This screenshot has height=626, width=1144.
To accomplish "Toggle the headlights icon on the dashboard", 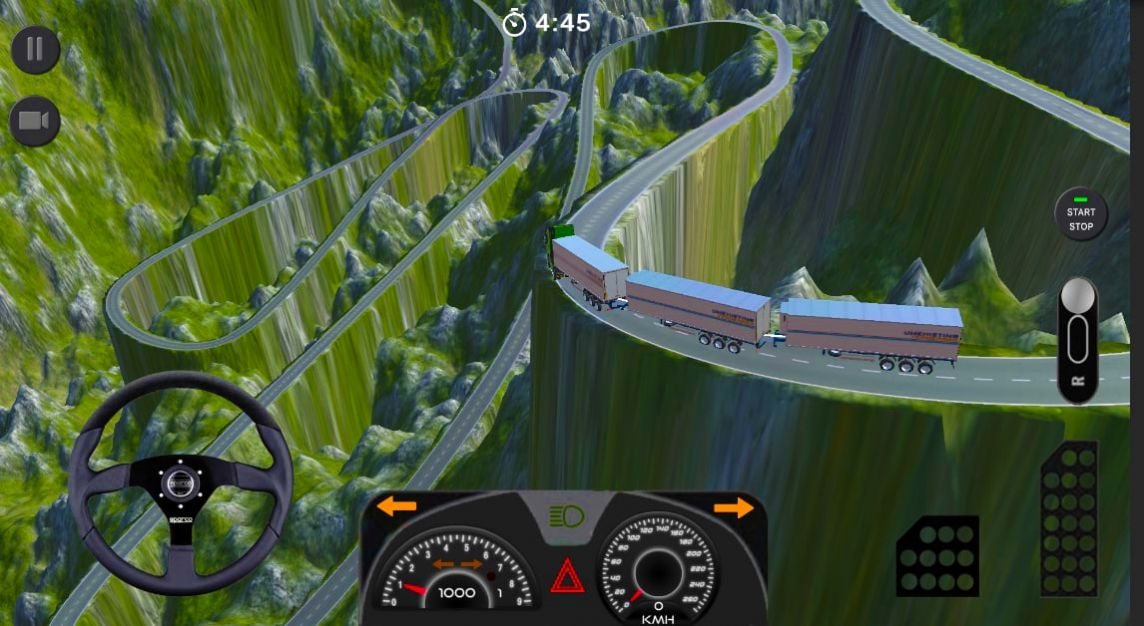I will 567,517.
